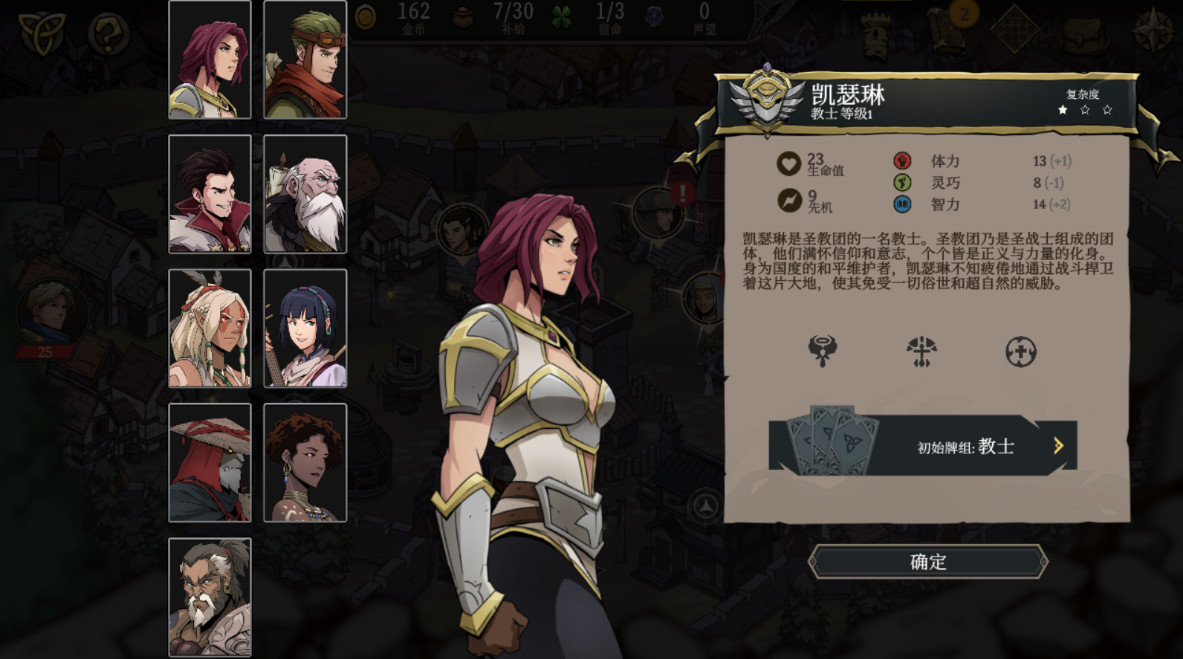
Task: Open the compass icon in top bar
Action: click(x=1153, y=30)
